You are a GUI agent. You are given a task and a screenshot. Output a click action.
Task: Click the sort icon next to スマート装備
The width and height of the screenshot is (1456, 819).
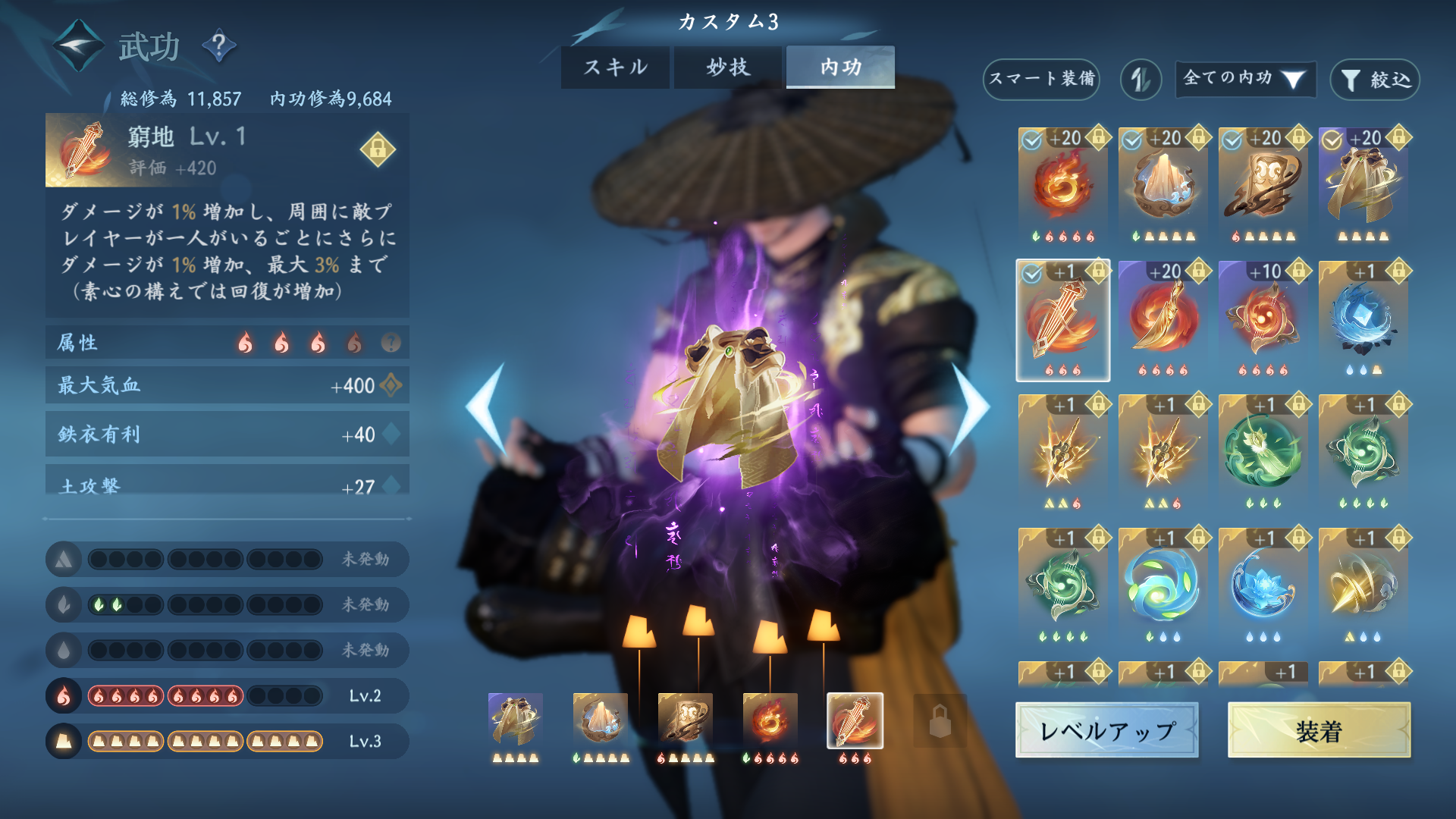[x=1141, y=80]
